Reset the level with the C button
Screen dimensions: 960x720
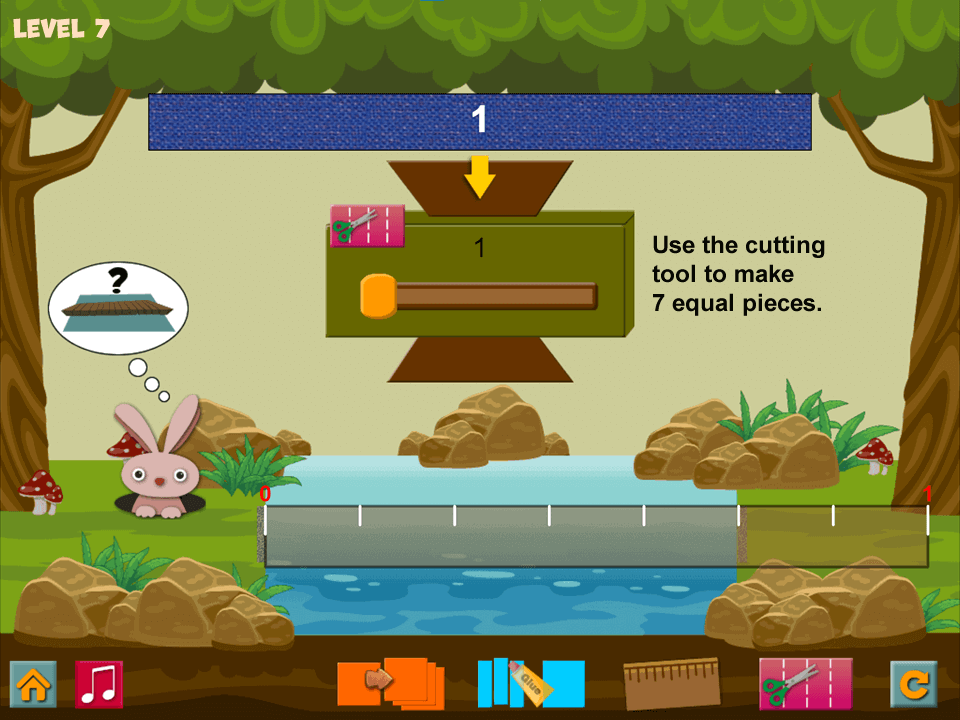coord(914,684)
